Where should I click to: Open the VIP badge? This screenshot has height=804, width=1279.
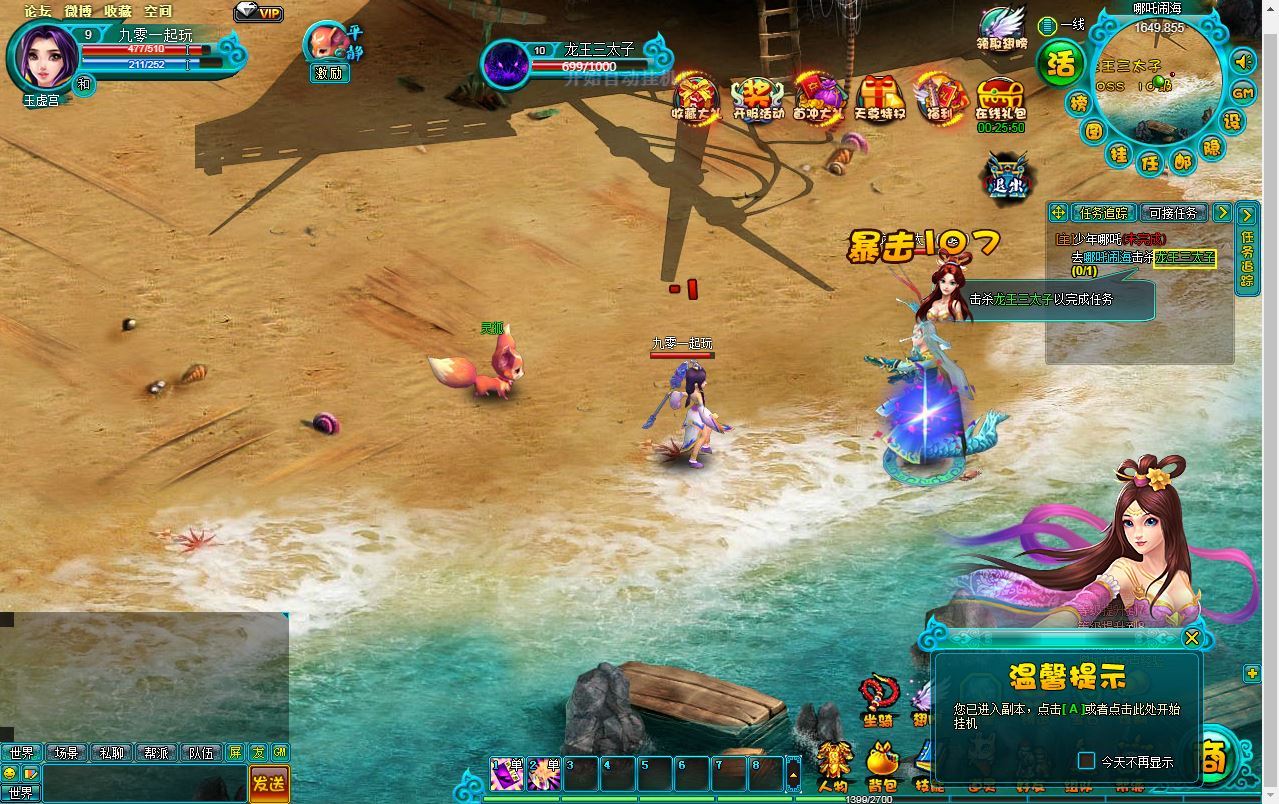coord(259,13)
